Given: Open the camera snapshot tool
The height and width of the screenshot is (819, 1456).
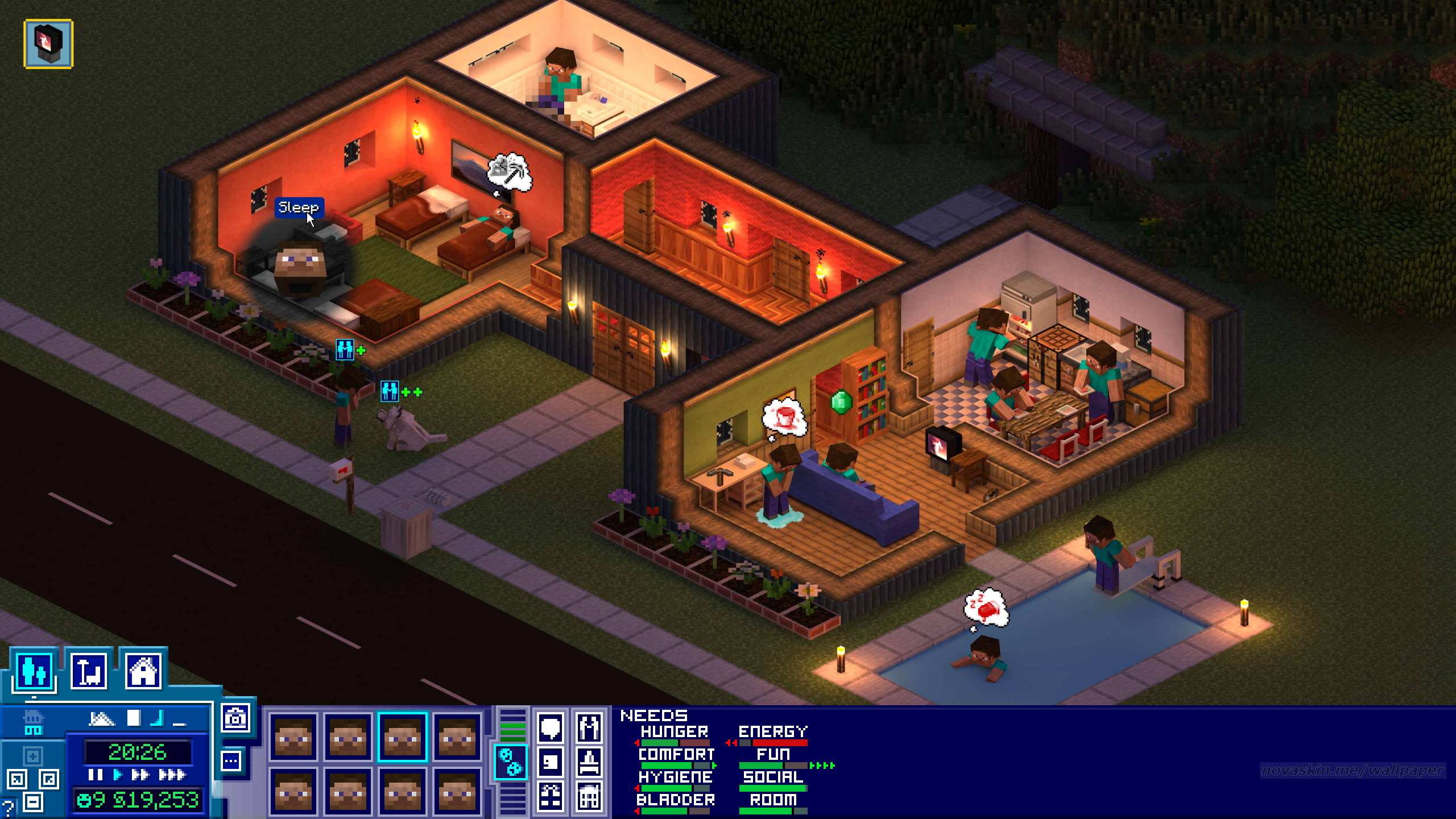Looking at the screenshot, I should coord(235,718).
